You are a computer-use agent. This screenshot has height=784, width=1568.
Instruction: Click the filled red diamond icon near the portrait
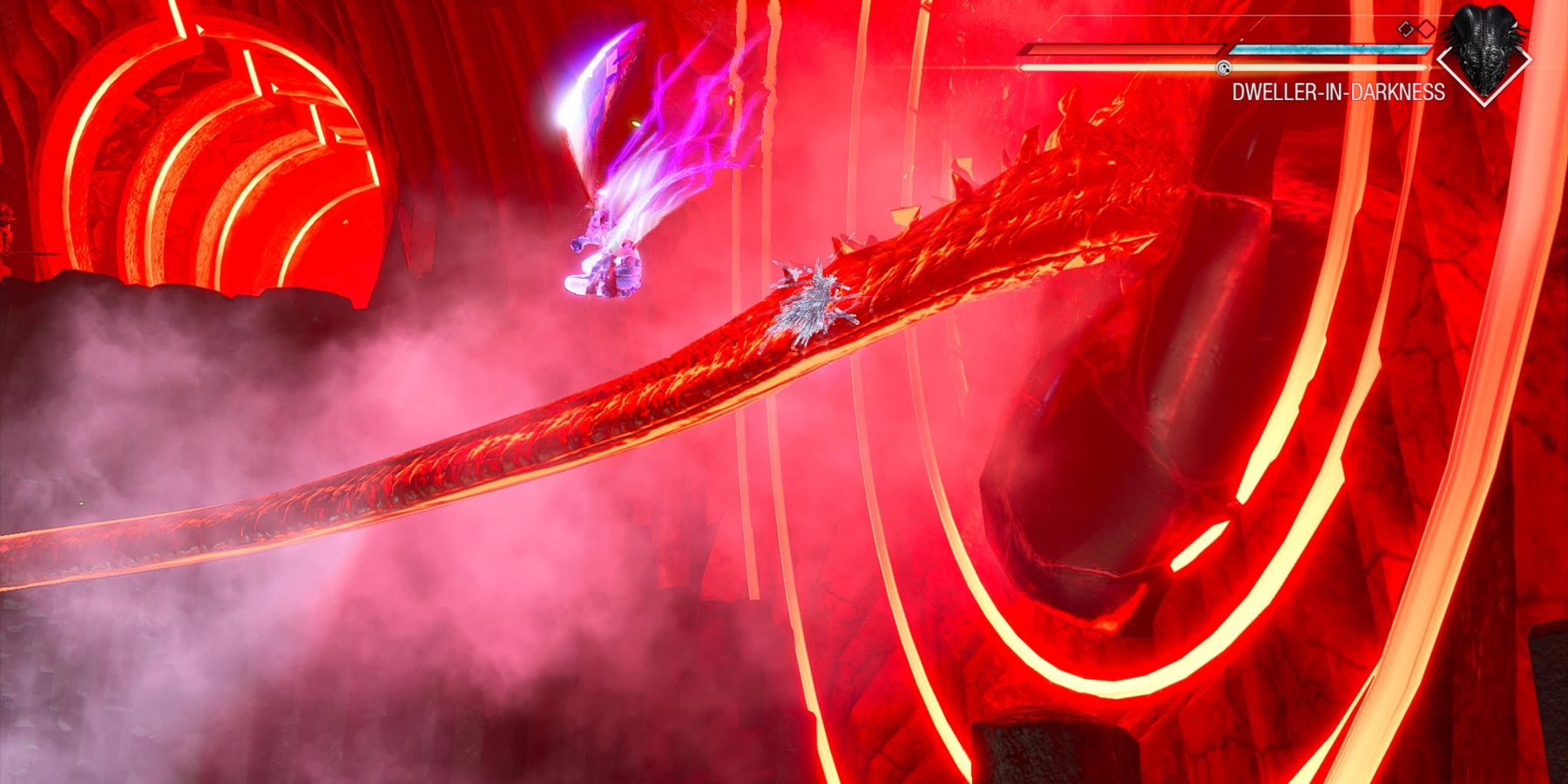point(1426,29)
